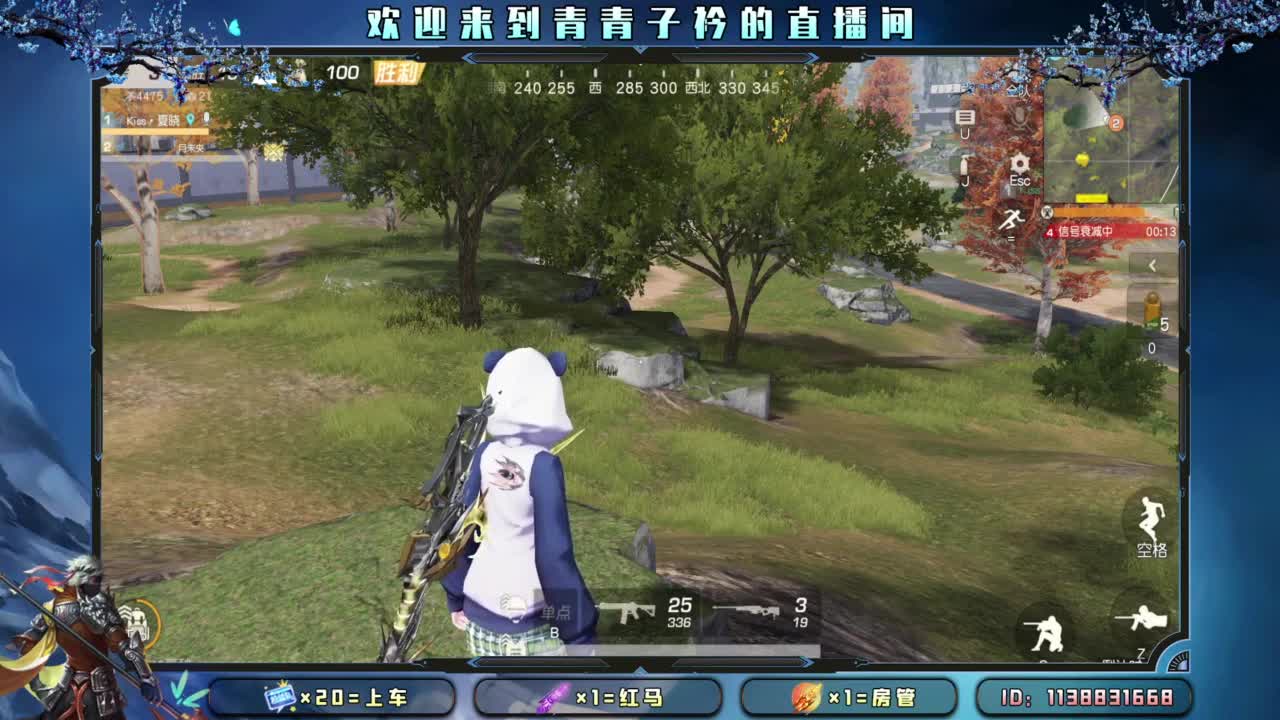
Task: Toggle the green location pin beside Kiss·夏晓
Action: (190, 118)
